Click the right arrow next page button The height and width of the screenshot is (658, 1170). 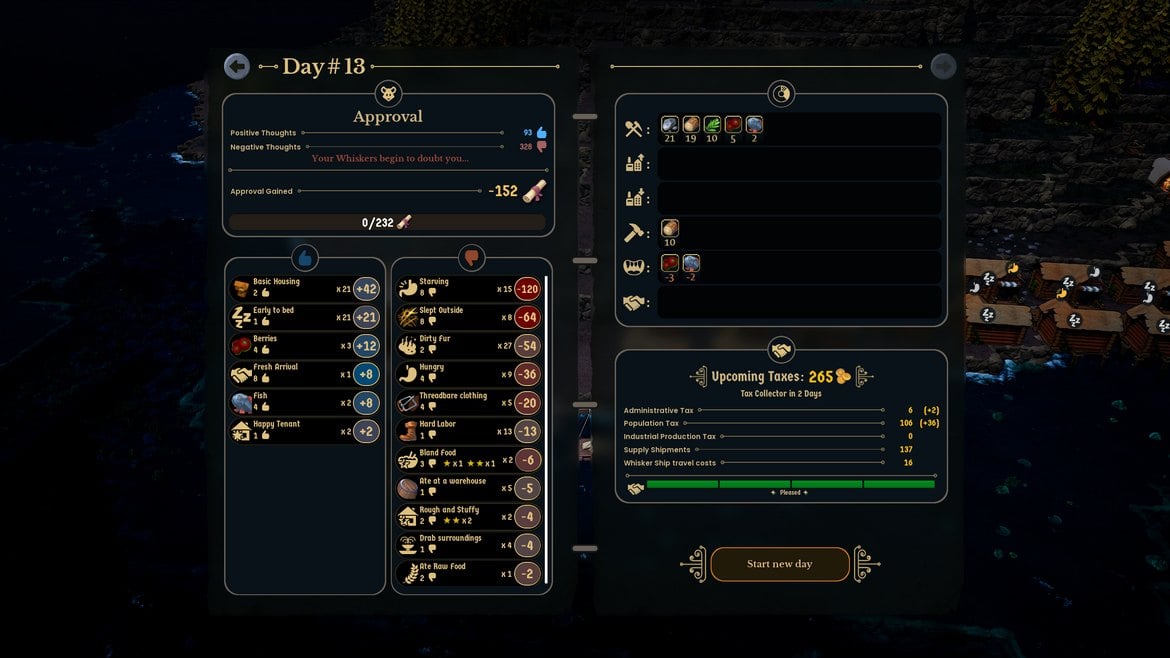pos(943,66)
